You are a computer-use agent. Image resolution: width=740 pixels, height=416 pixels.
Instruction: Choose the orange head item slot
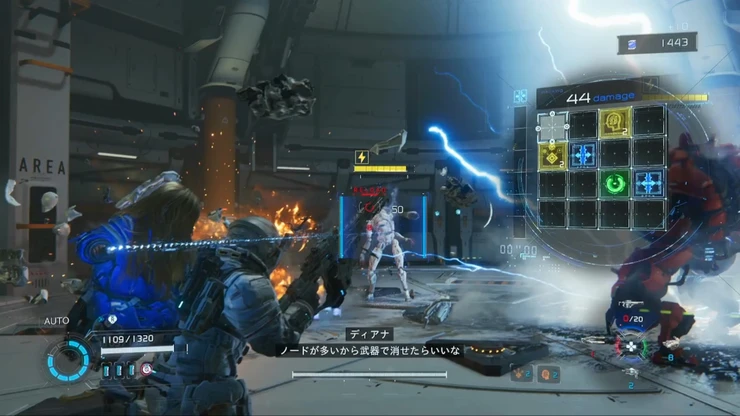click(x=548, y=374)
